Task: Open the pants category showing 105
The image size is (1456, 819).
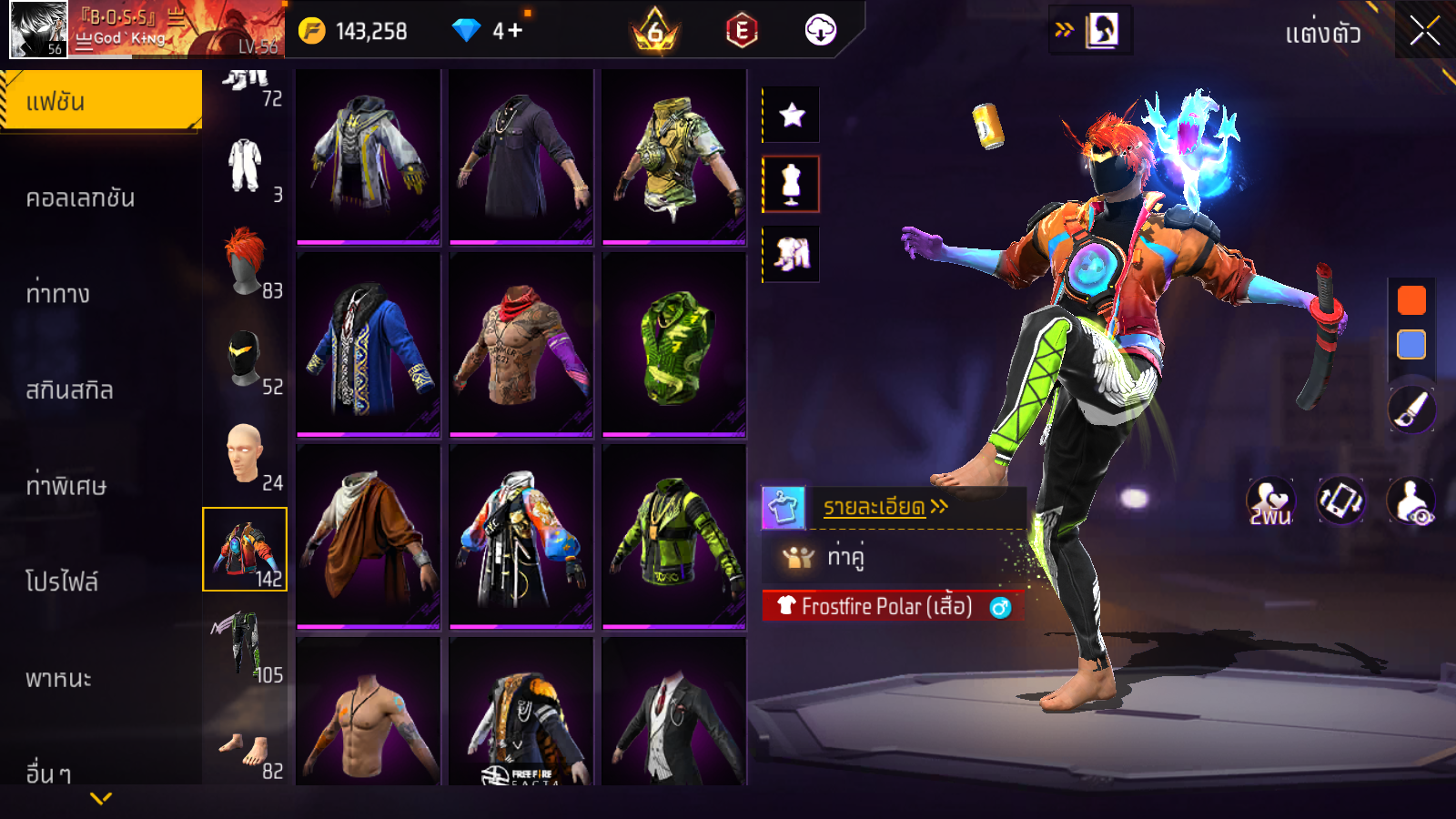Action: (245, 646)
